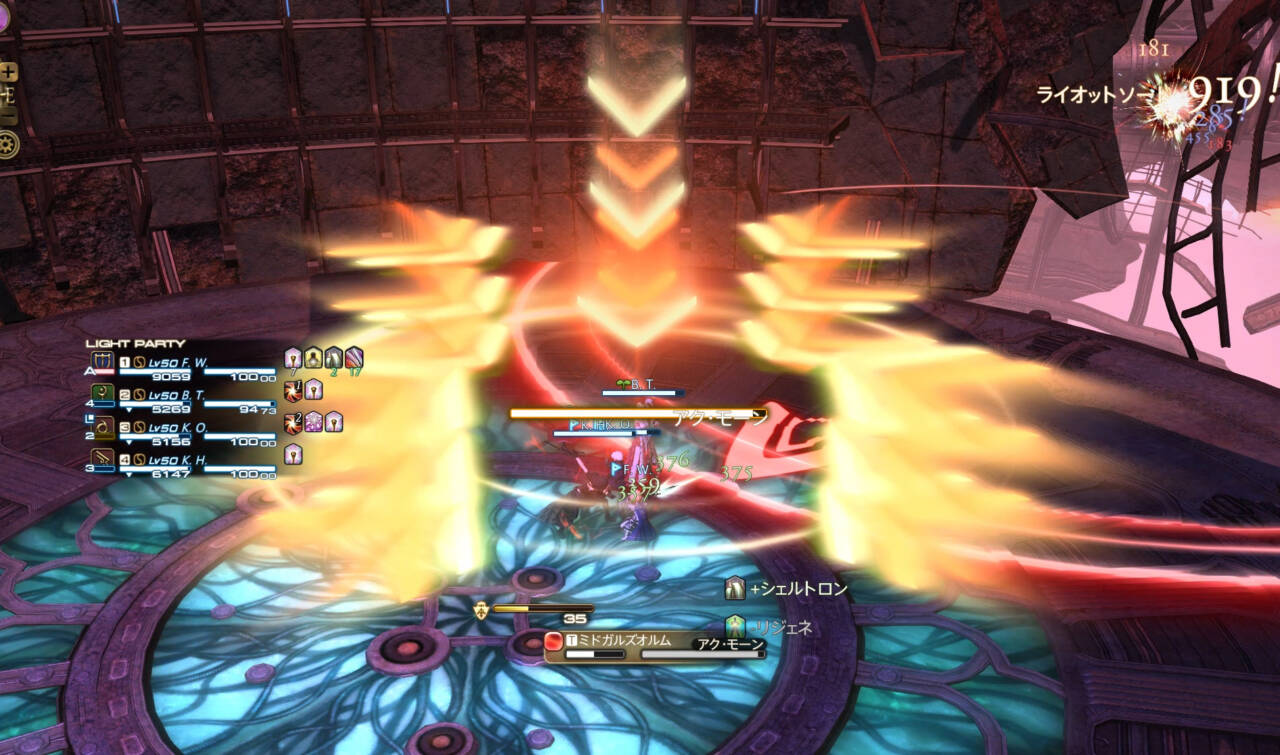The image size is (1280, 755).
Task: Click the arrow under K.H.'s HP bar
Action: (x=129, y=472)
